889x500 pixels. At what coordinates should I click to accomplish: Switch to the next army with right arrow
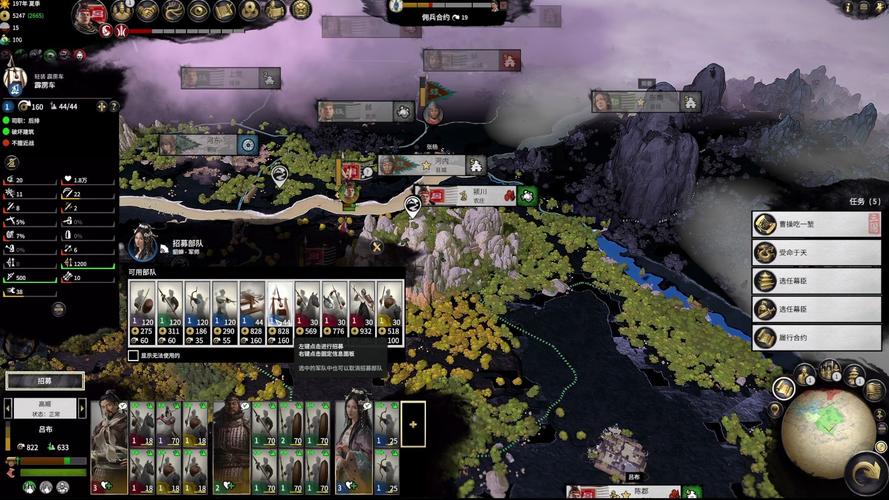pos(81,408)
